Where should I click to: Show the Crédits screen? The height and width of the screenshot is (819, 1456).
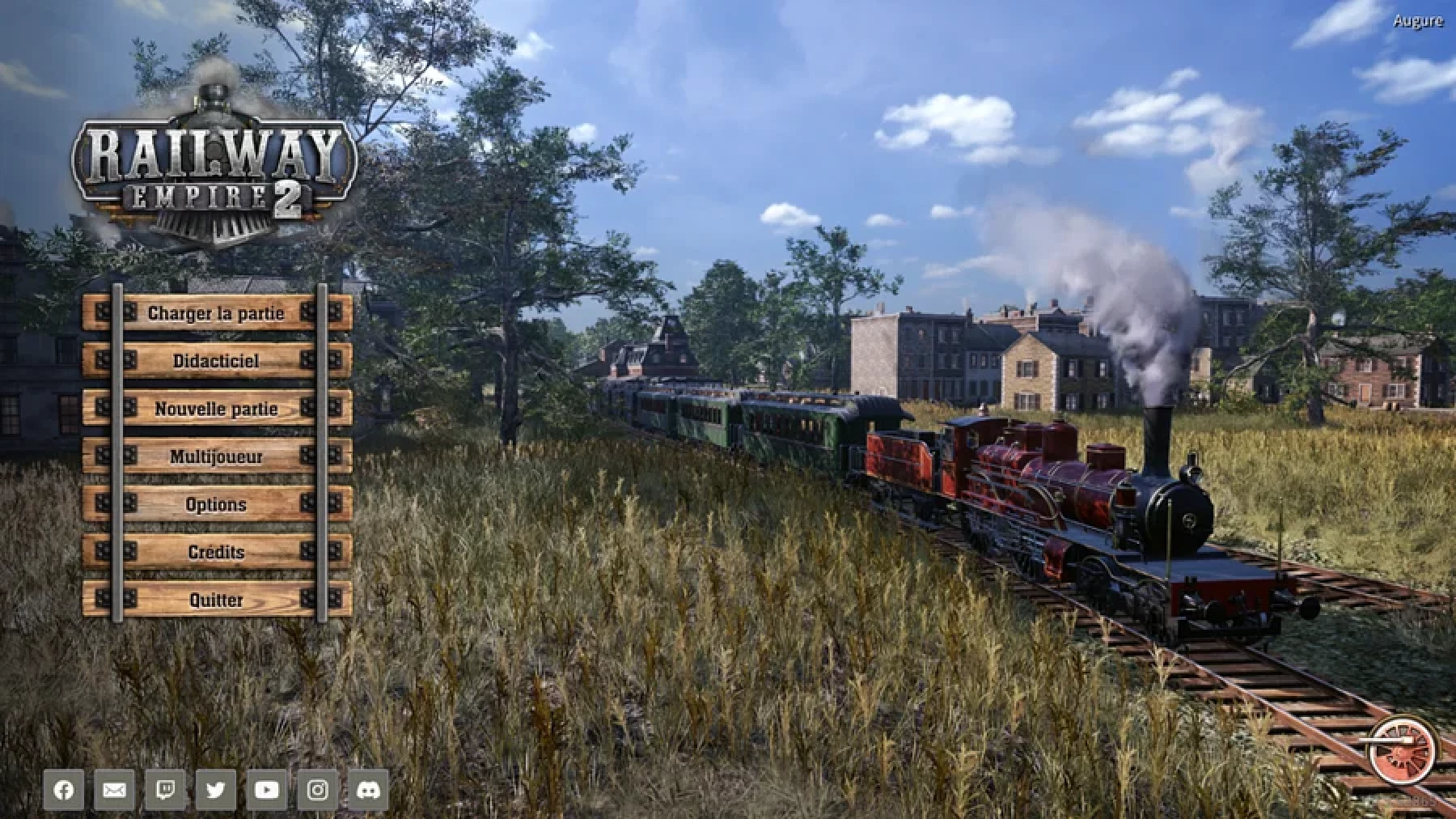[x=216, y=552]
